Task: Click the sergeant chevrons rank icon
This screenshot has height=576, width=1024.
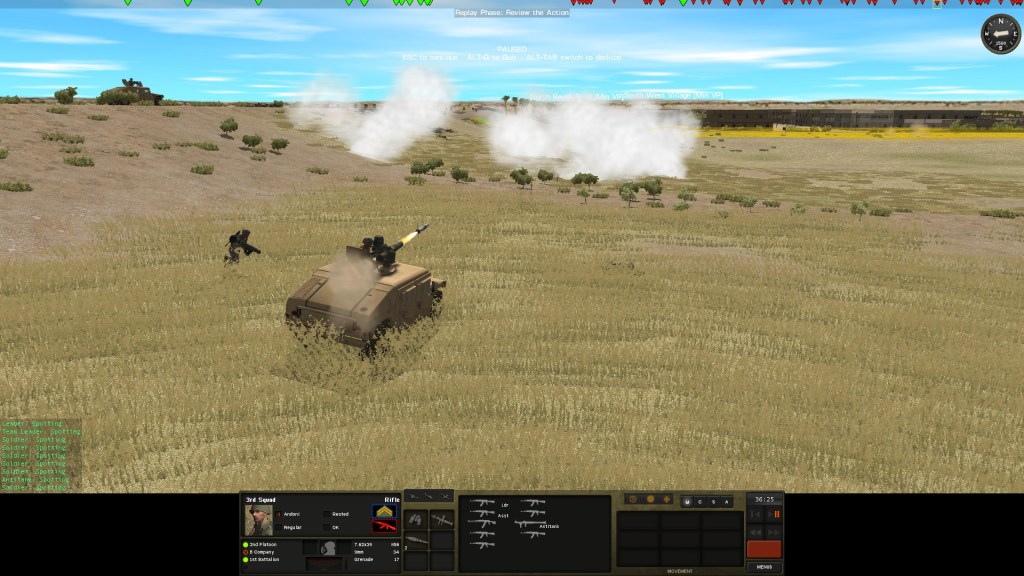Action: (384, 512)
